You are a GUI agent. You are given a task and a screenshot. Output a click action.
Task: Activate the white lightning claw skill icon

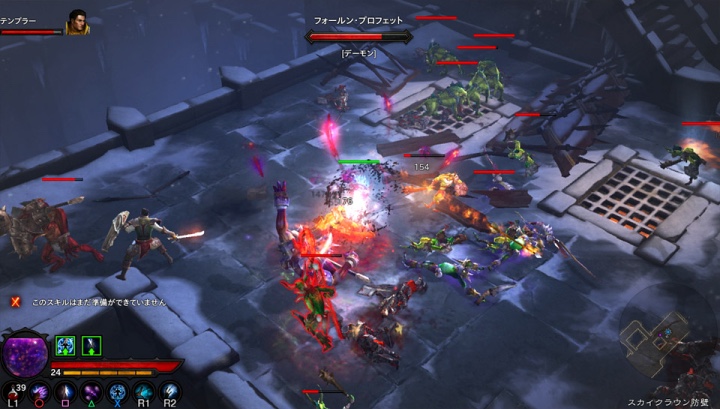[170, 391]
